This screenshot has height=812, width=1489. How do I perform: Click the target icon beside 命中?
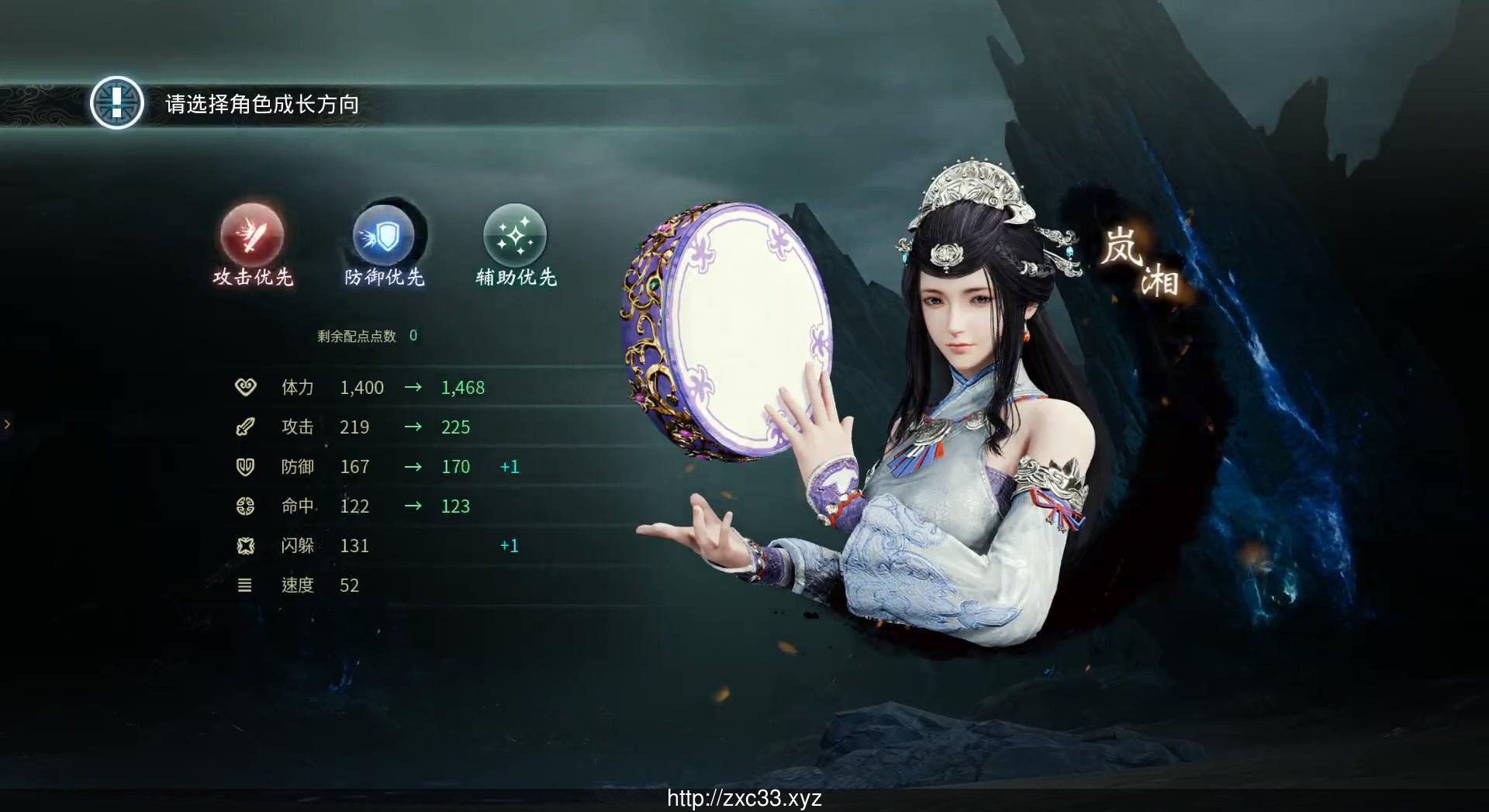point(245,506)
